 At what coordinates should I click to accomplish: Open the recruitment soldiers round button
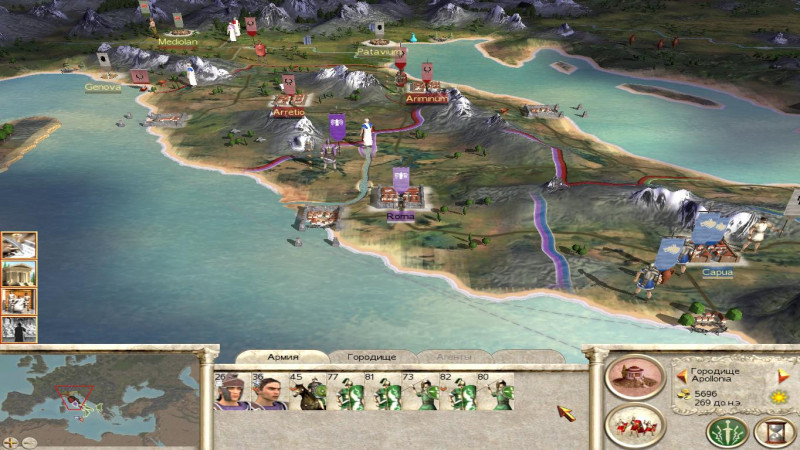click(x=635, y=424)
